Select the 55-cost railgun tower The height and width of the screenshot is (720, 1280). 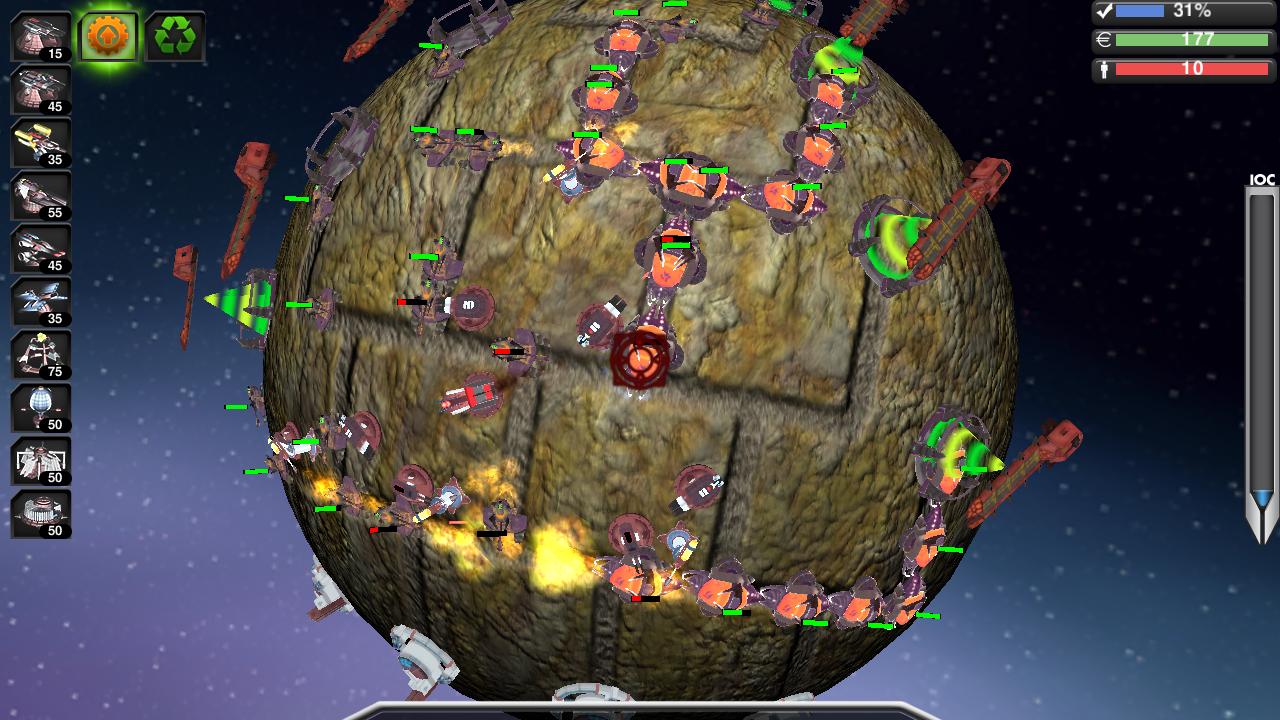(x=40, y=195)
